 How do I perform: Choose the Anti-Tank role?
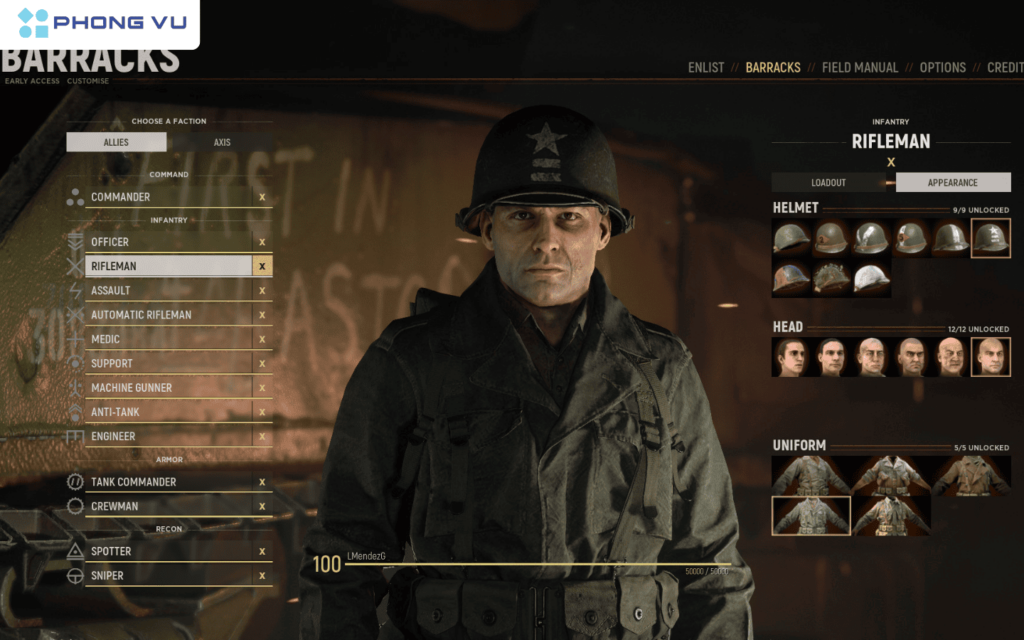(117, 412)
